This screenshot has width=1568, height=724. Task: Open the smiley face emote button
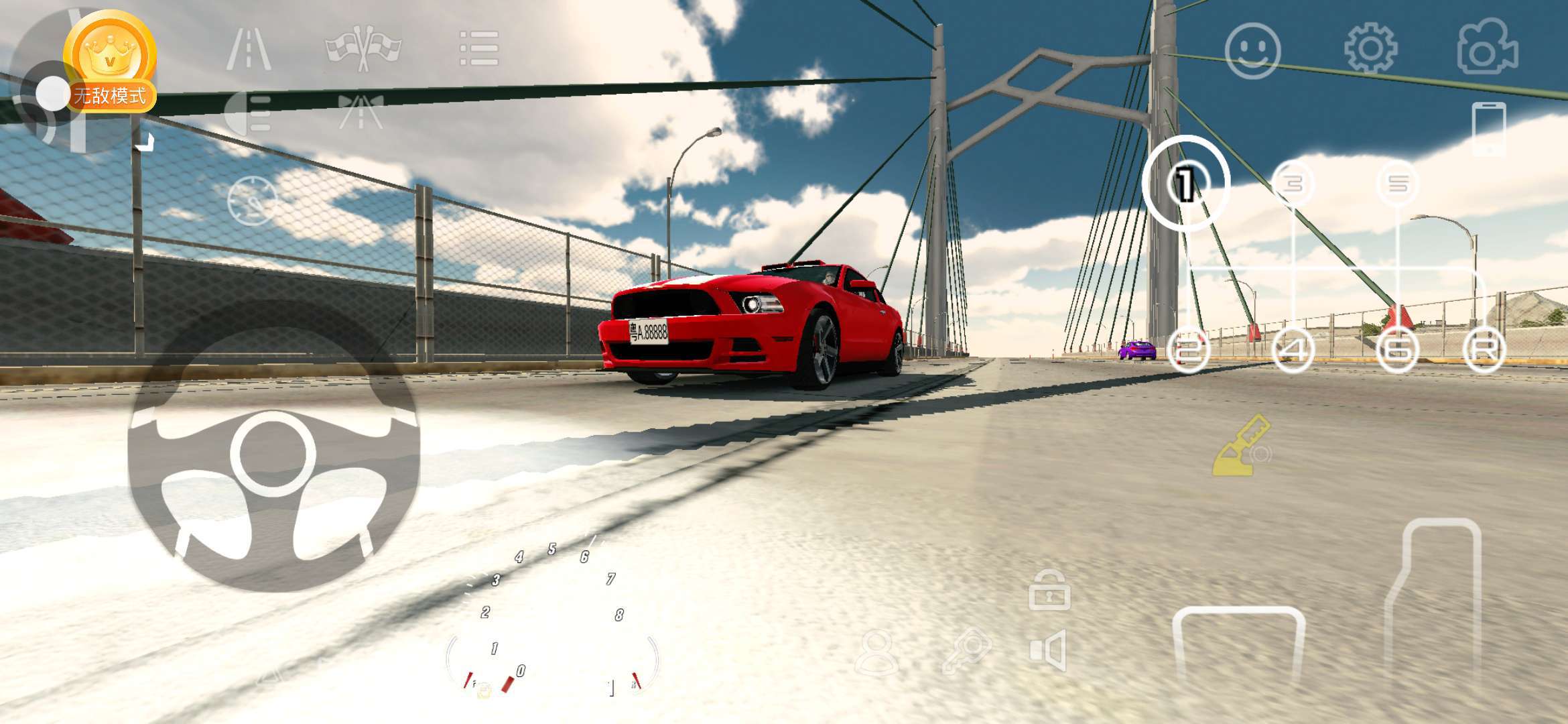coord(1252,50)
